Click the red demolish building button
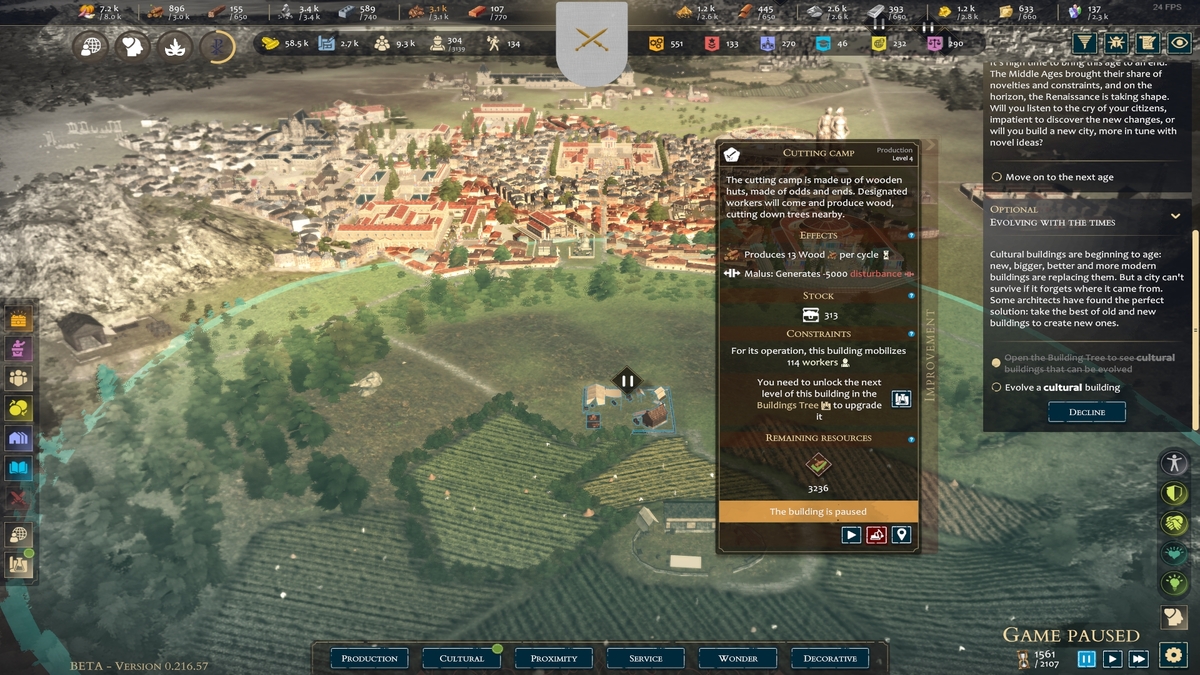 [876, 535]
